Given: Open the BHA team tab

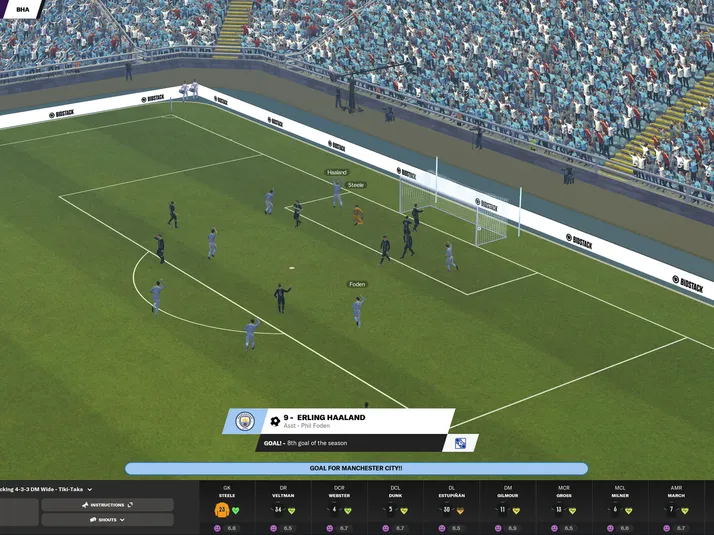Looking at the screenshot, I should pyautogui.click(x=22, y=9).
